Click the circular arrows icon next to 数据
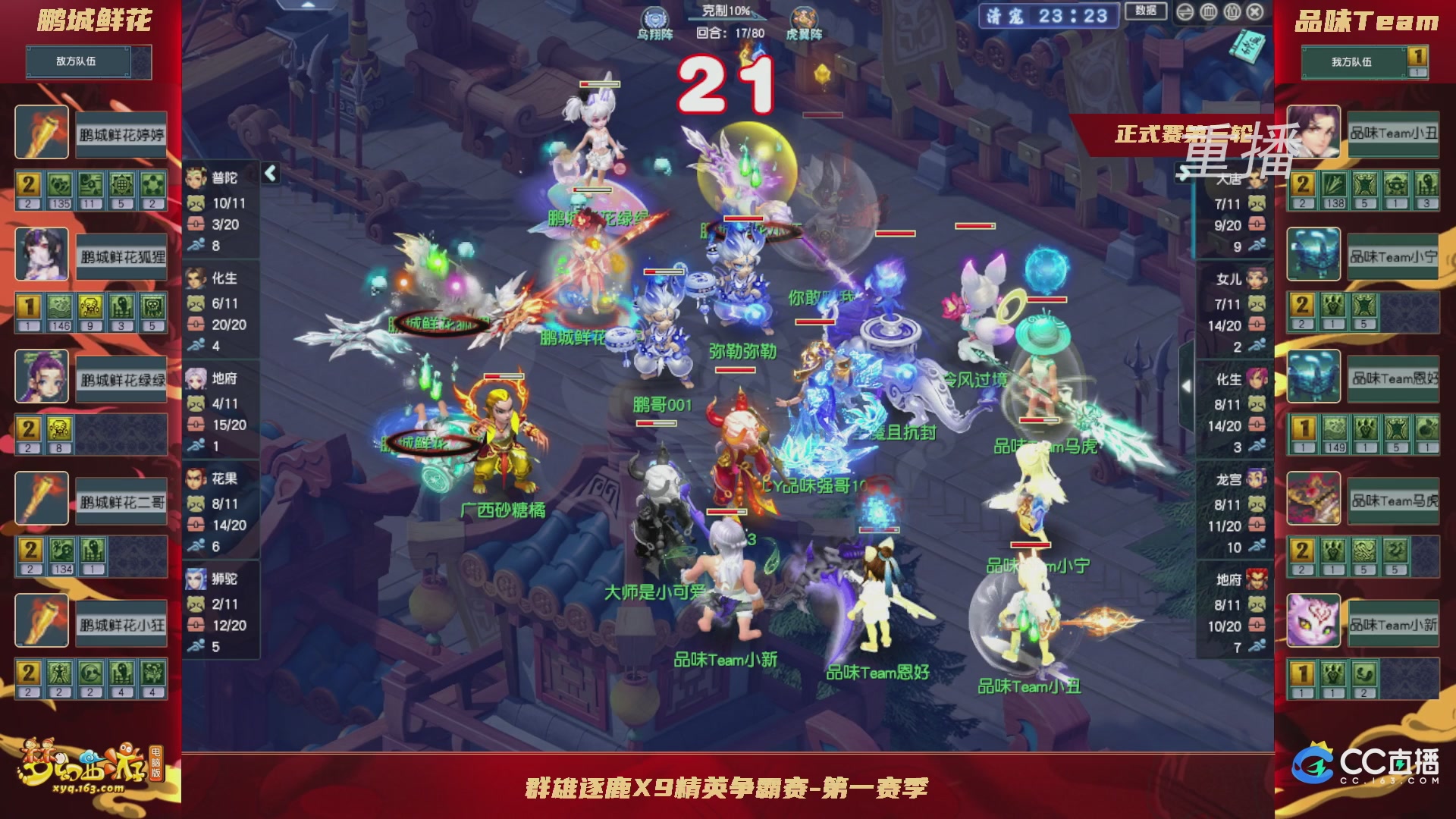Viewport: 1456px width, 819px height. [x=1185, y=11]
